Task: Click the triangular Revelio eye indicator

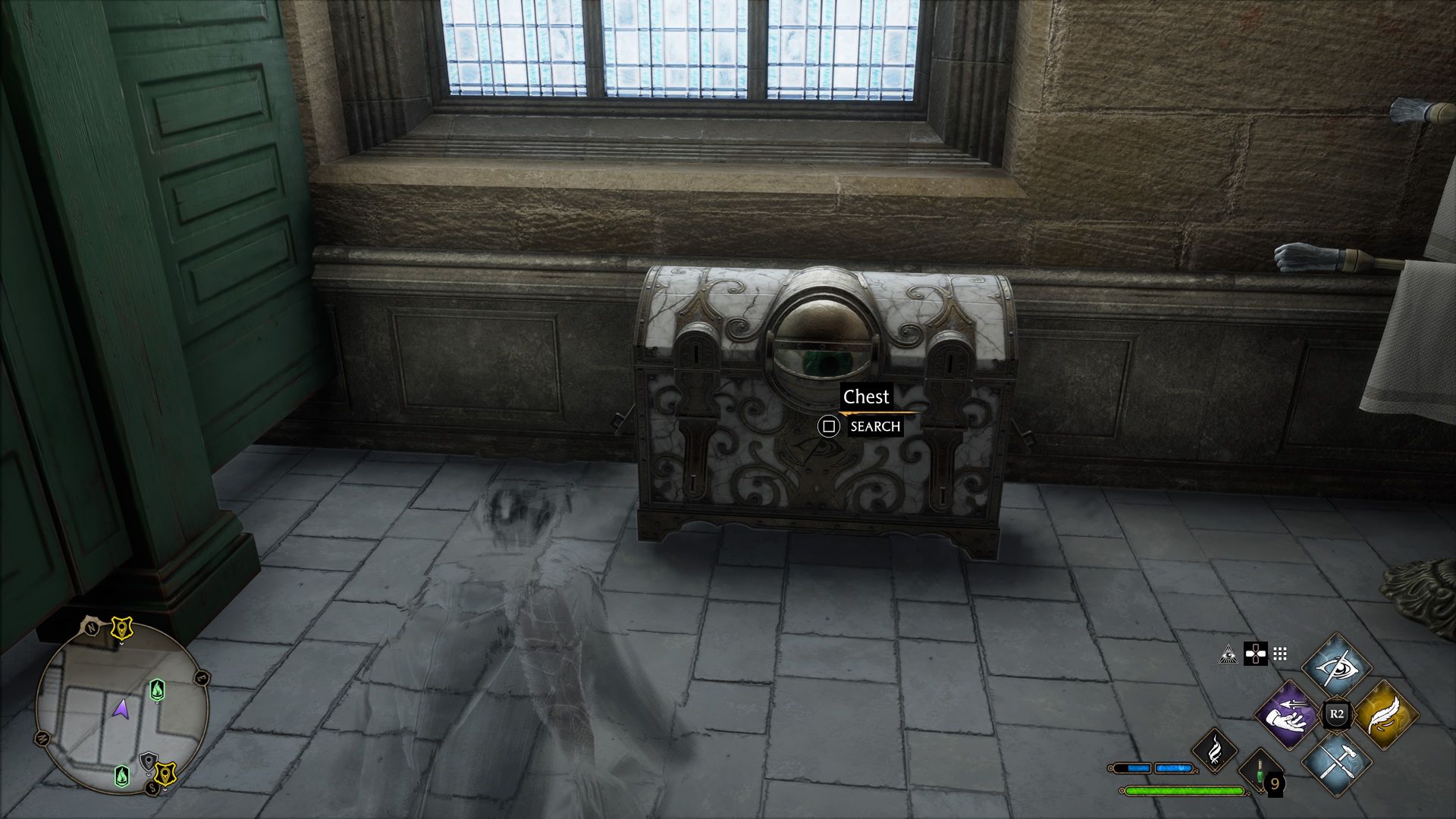Action: click(1228, 655)
